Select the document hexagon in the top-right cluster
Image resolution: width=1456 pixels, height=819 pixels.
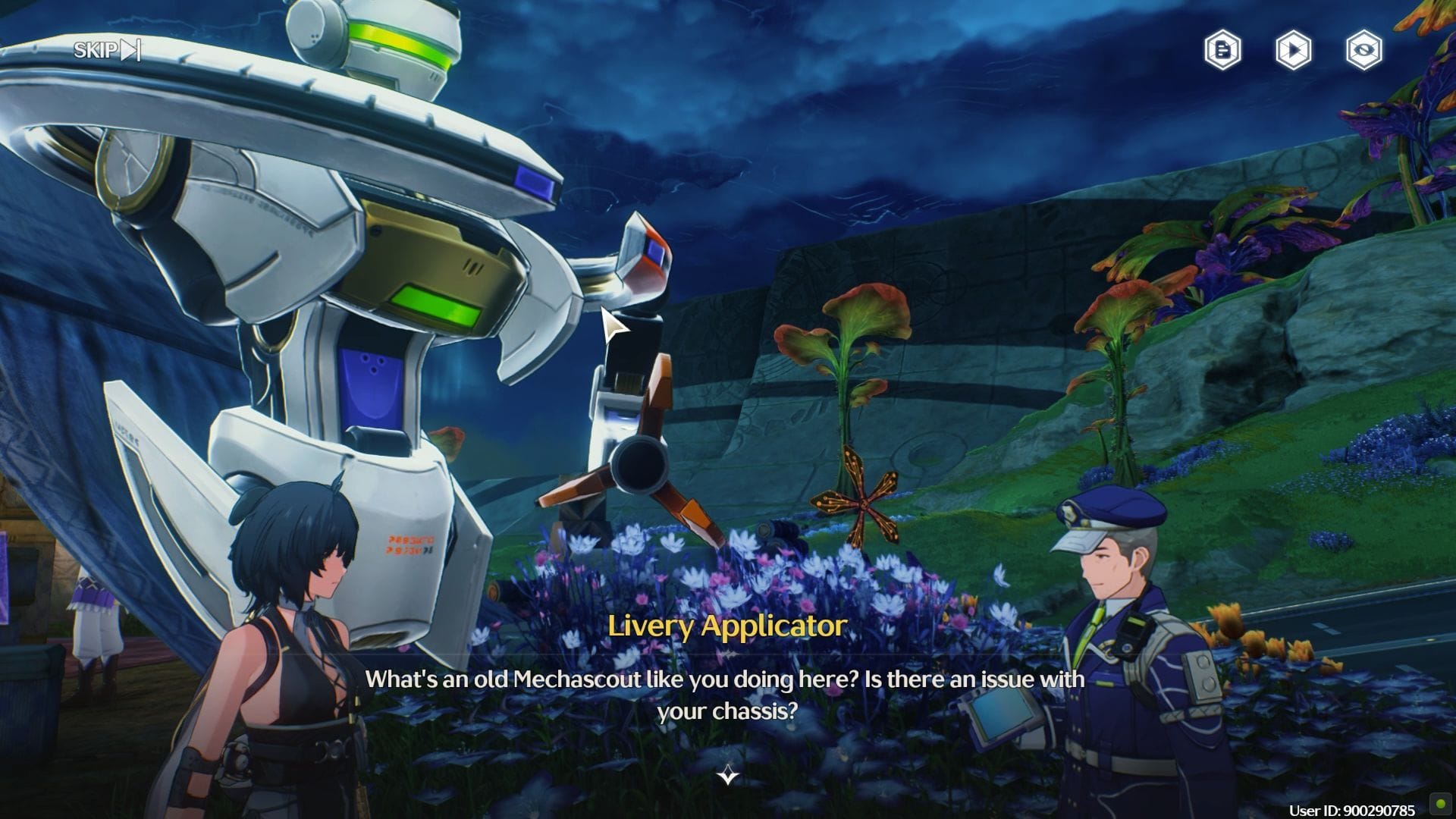tap(1226, 51)
